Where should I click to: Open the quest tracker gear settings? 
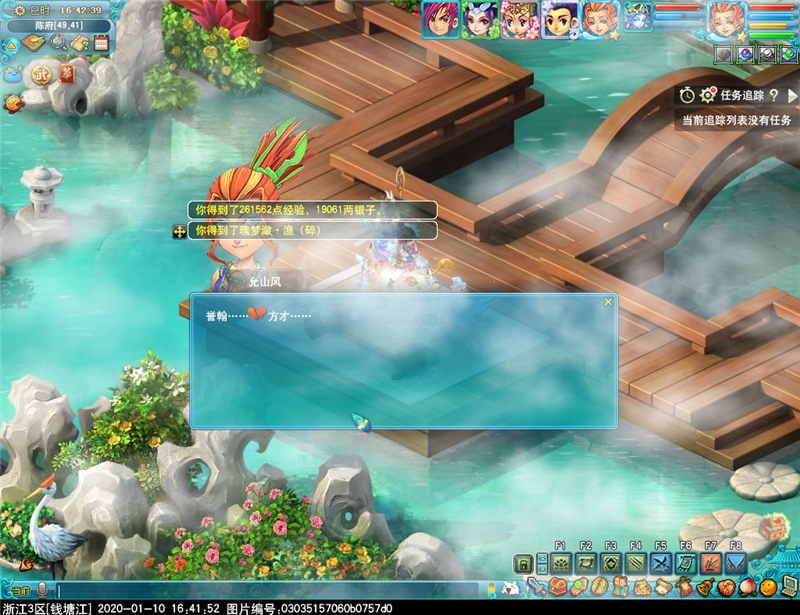click(708, 95)
